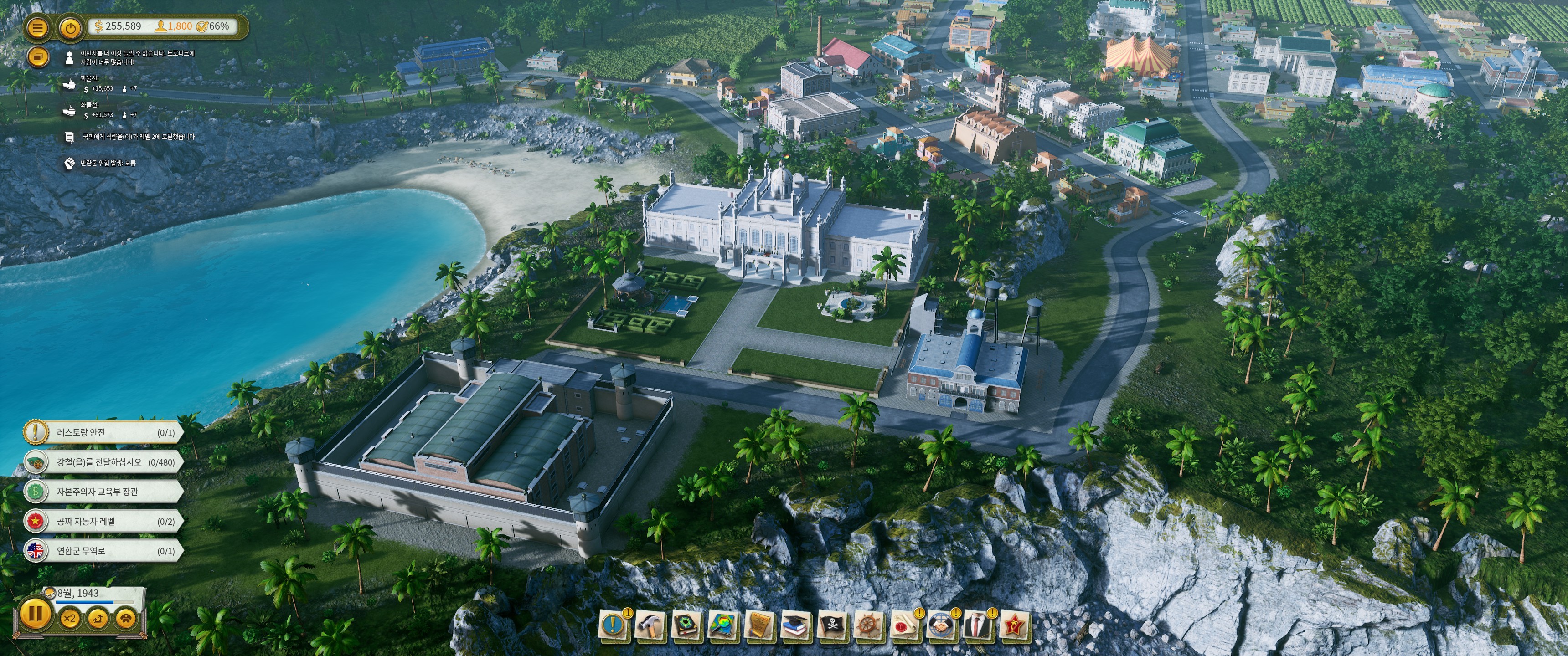
Task: Open the ship wheel trade panel
Action: point(869,625)
